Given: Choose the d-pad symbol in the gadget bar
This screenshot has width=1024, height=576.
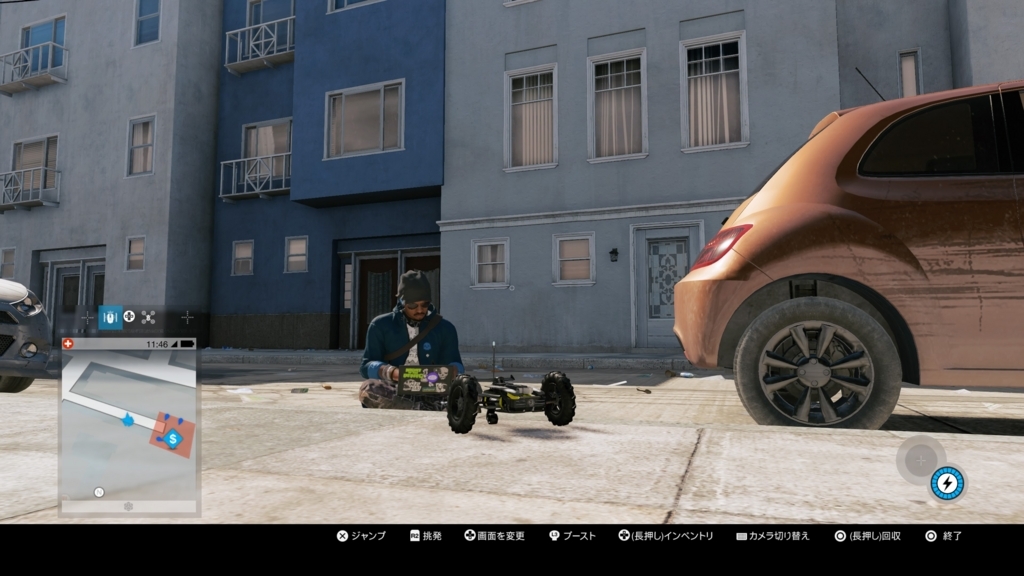Looking at the screenshot, I should [x=129, y=317].
